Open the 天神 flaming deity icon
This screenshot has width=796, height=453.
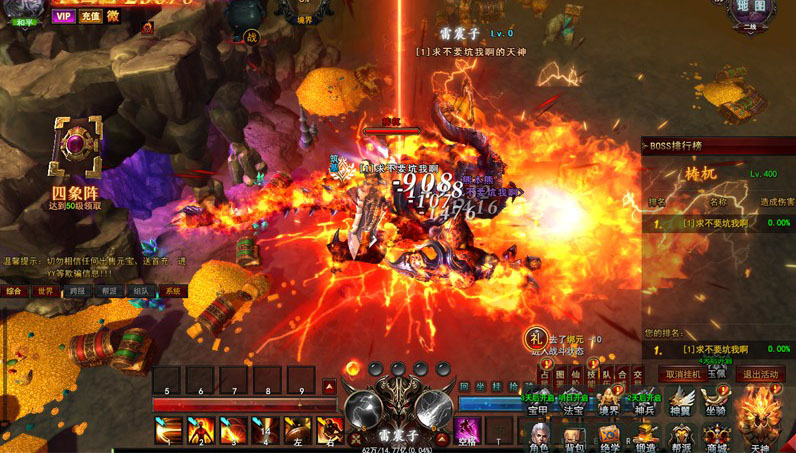pyautogui.click(x=760, y=420)
